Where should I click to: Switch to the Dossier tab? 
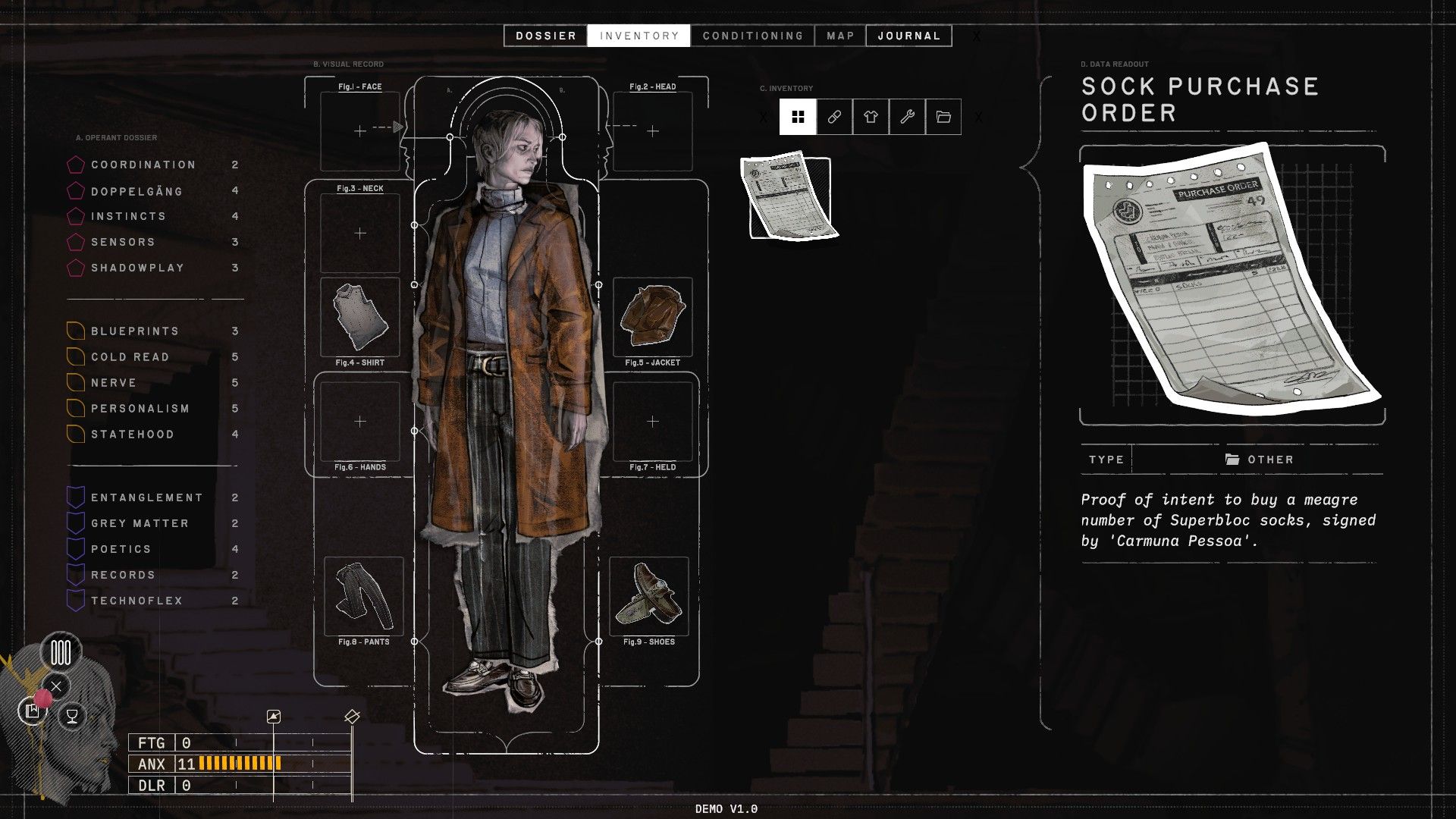[545, 35]
